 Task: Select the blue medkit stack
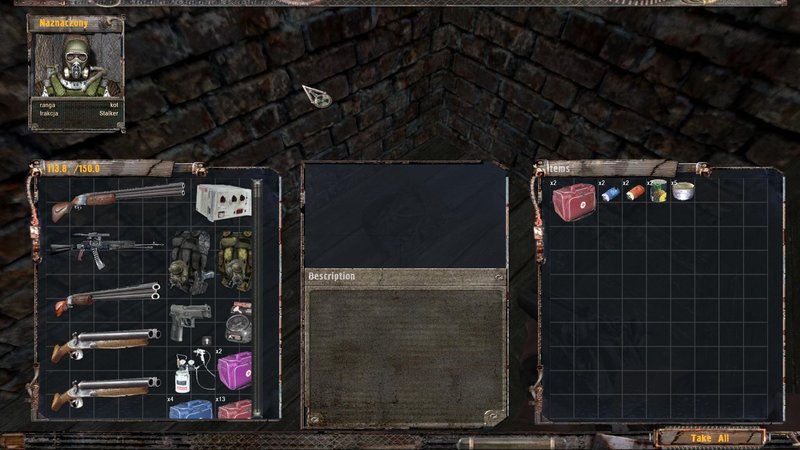(190, 410)
